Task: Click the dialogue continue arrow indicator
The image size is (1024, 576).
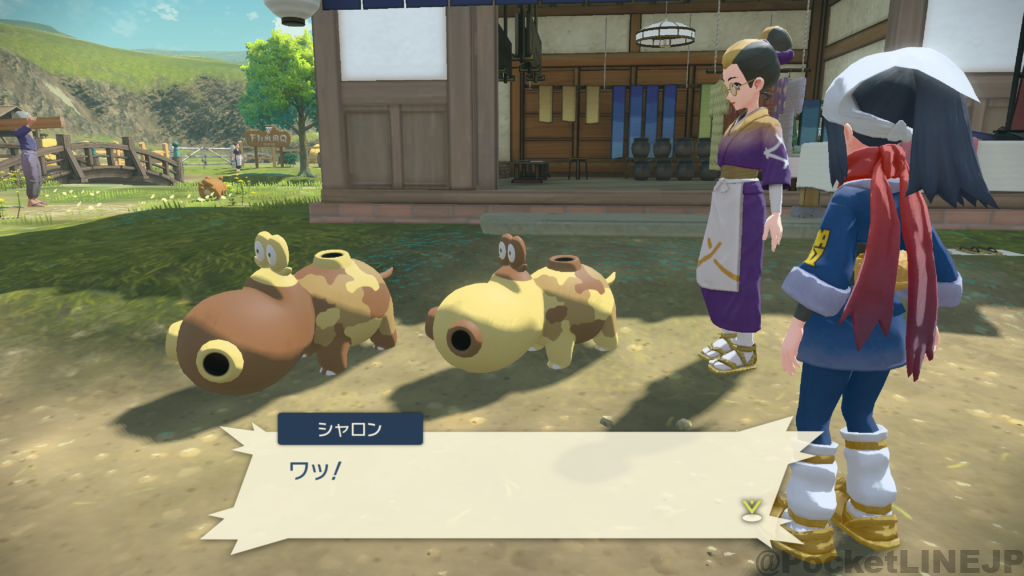Action: click(x=747, y=510)
